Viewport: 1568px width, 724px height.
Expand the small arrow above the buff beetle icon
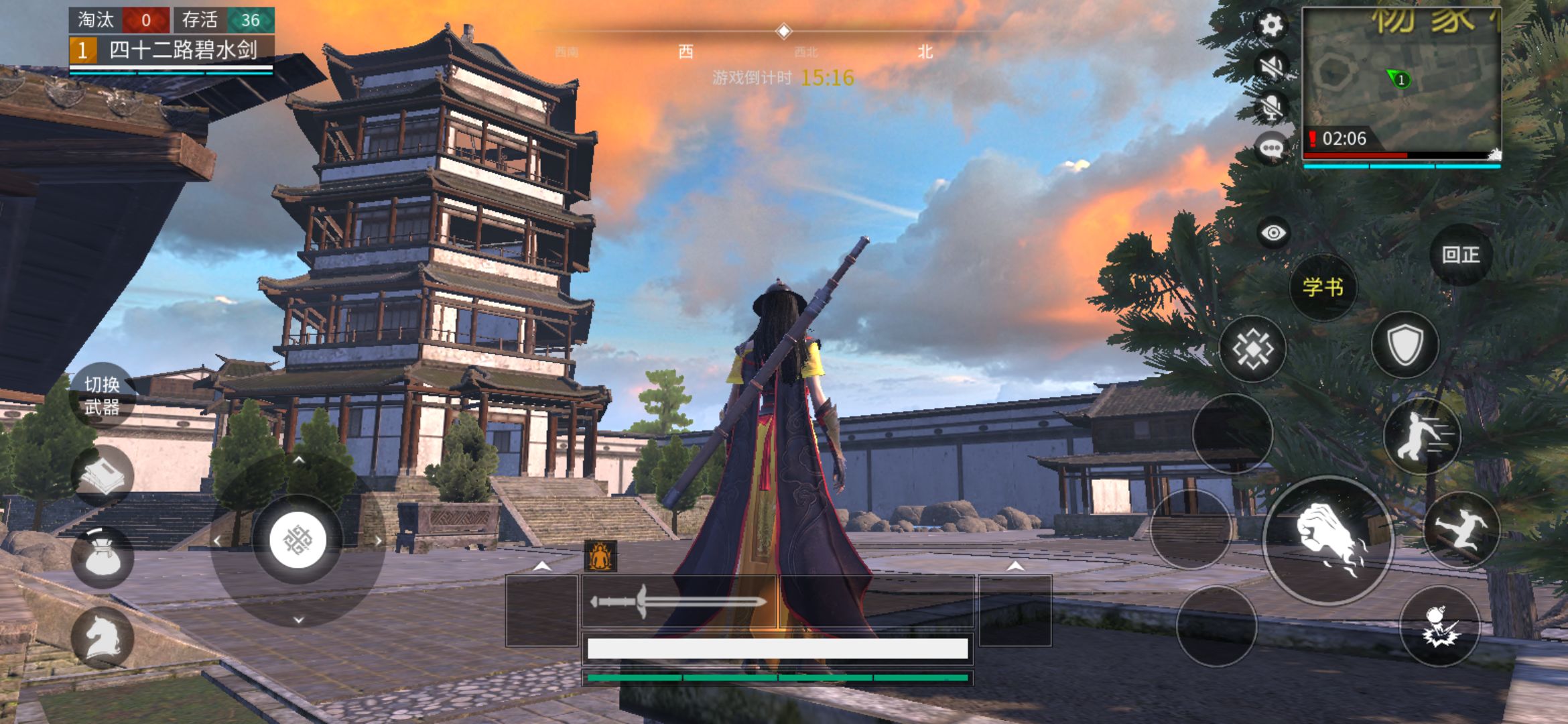pos(543,566)
